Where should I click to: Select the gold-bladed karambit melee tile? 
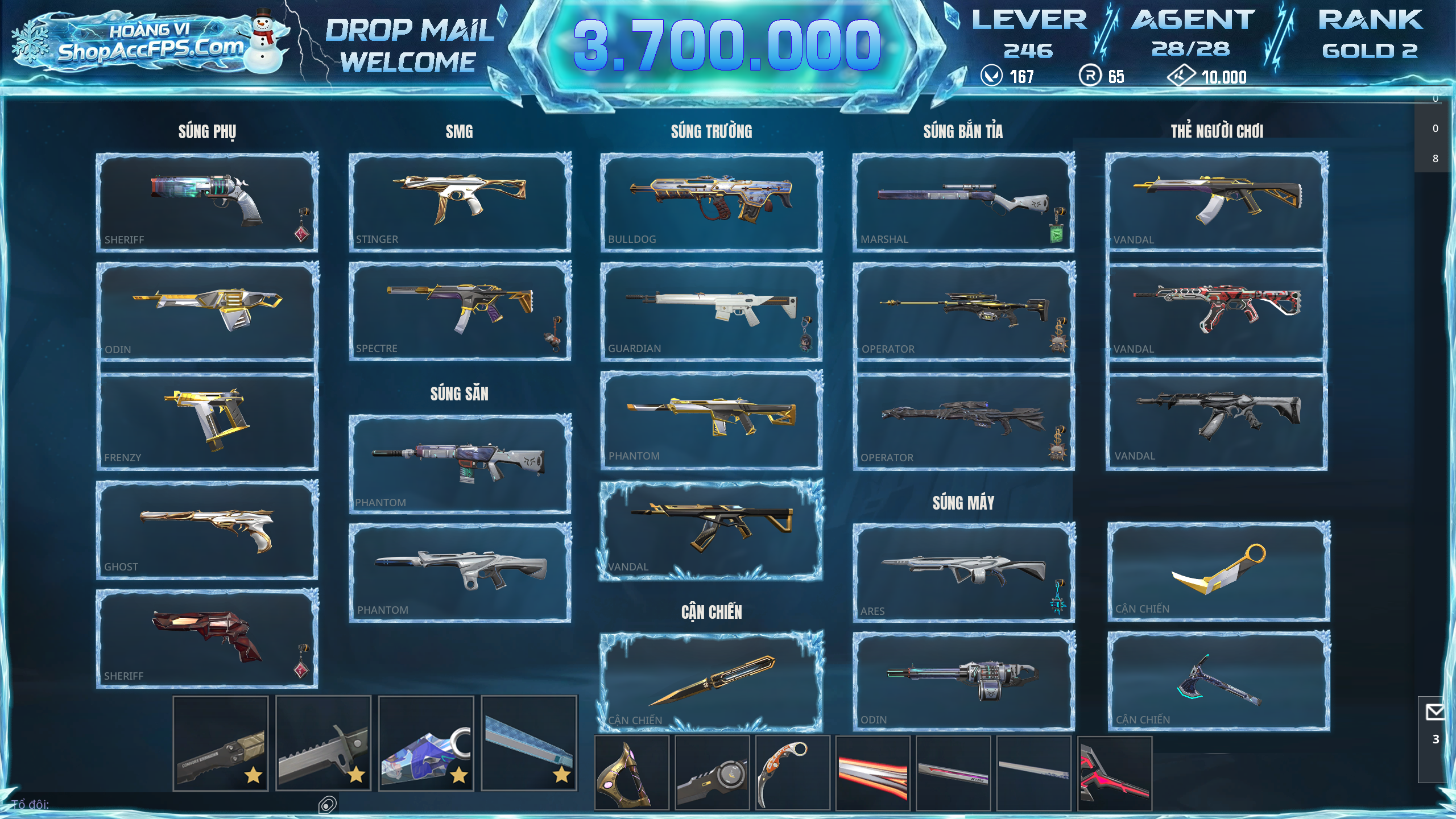[1218, 571]
